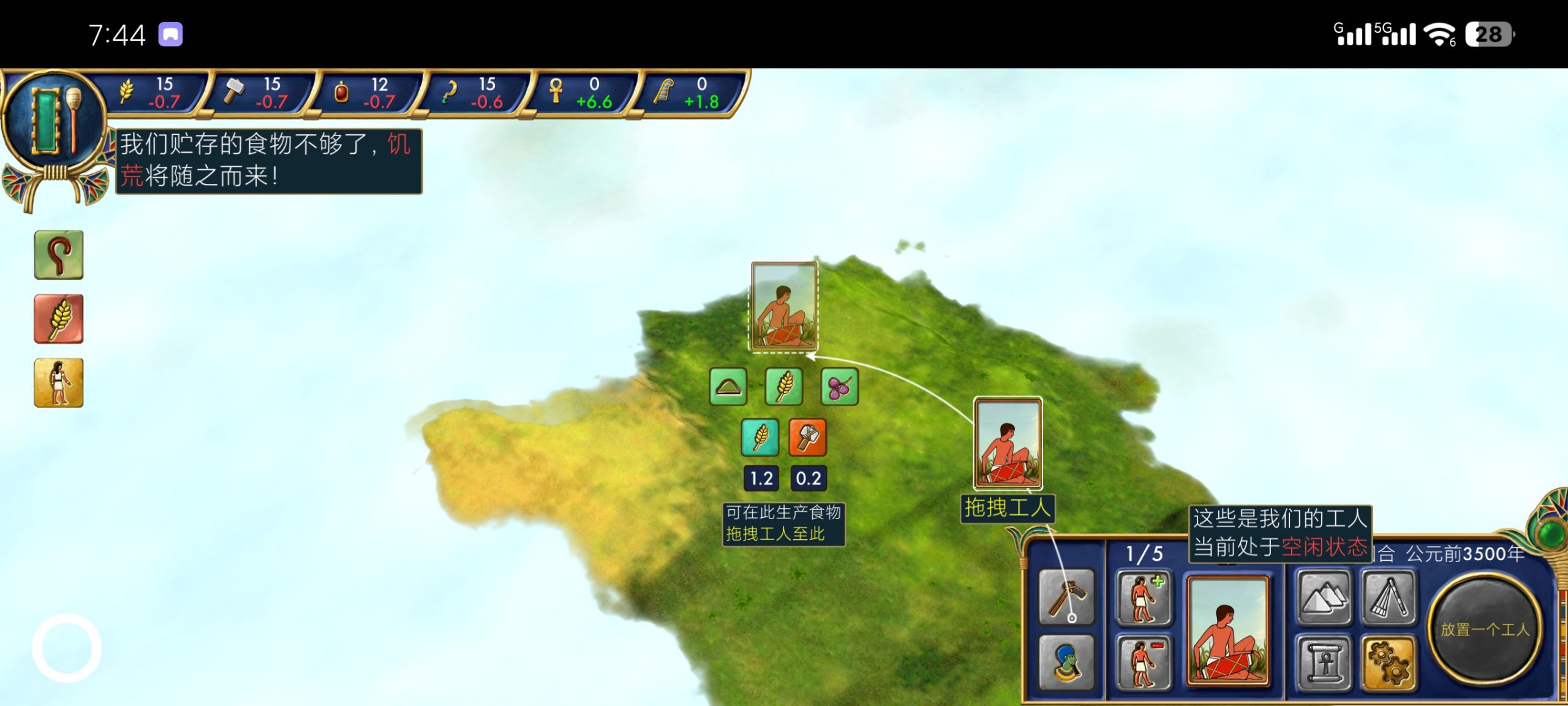Click the green shepherd's crook icon

tap(59, 255)
